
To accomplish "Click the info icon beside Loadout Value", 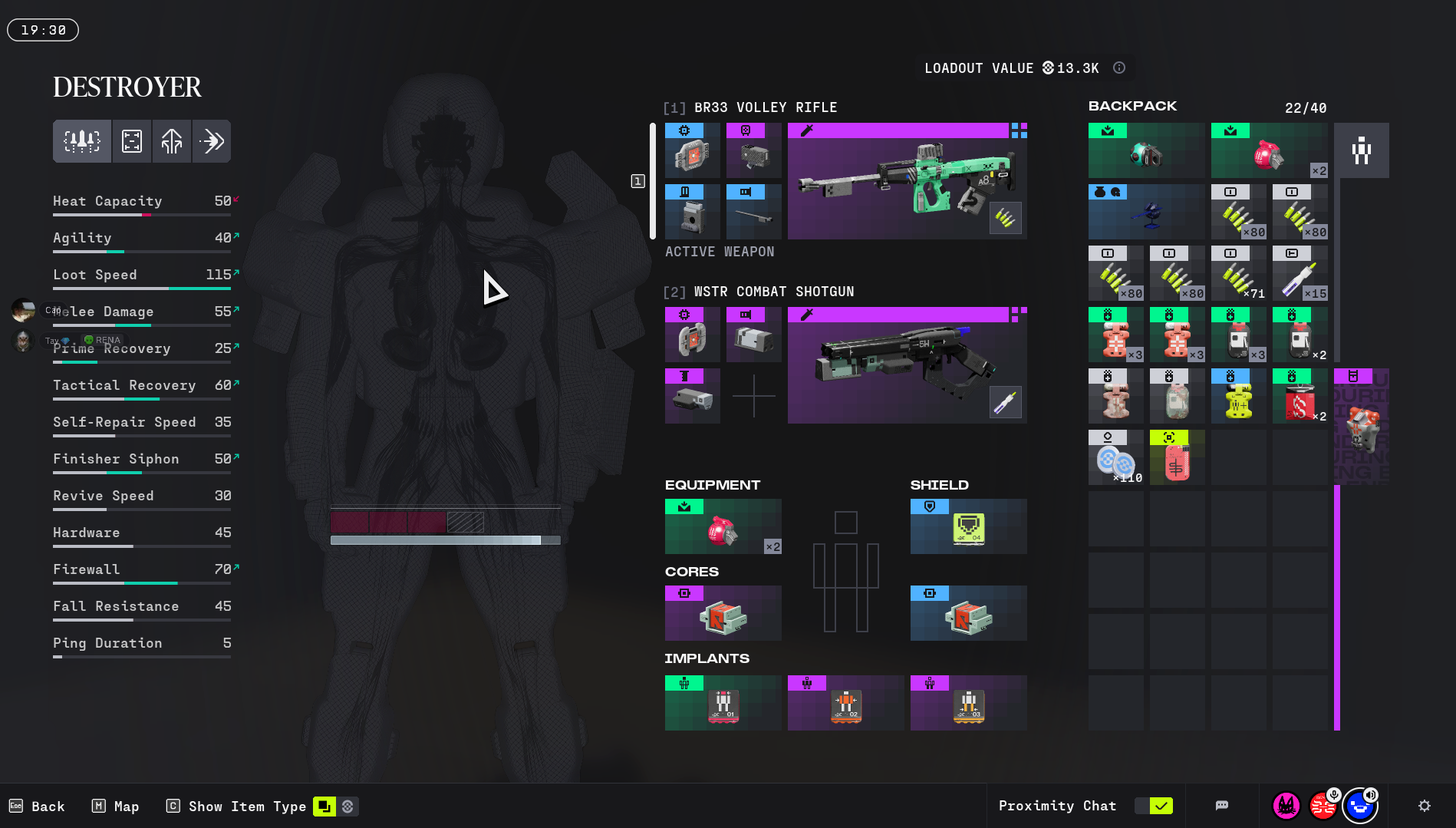I will coord(1119,68).
